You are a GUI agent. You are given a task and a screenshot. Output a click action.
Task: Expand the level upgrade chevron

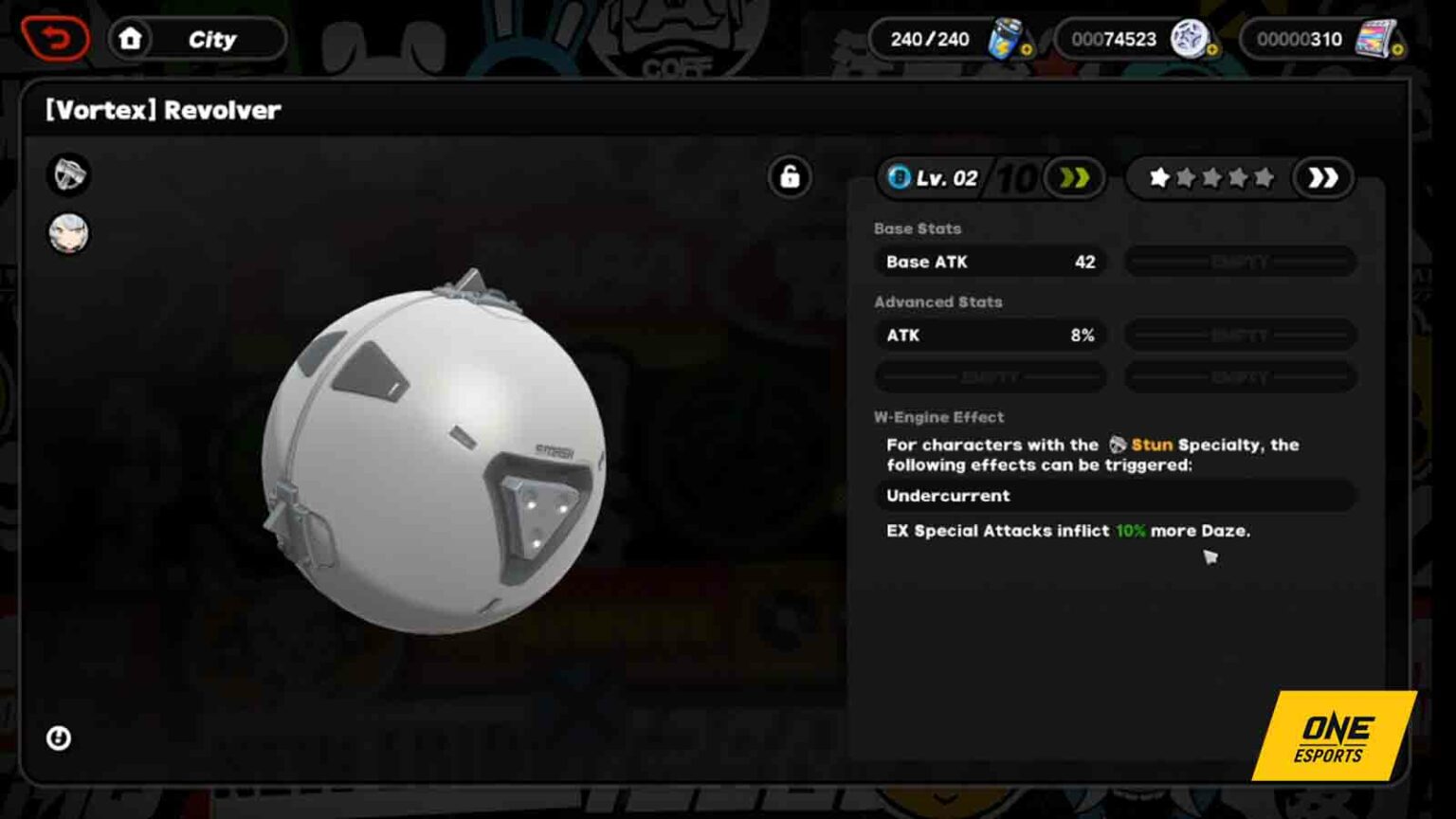[x=1075, y=176]
